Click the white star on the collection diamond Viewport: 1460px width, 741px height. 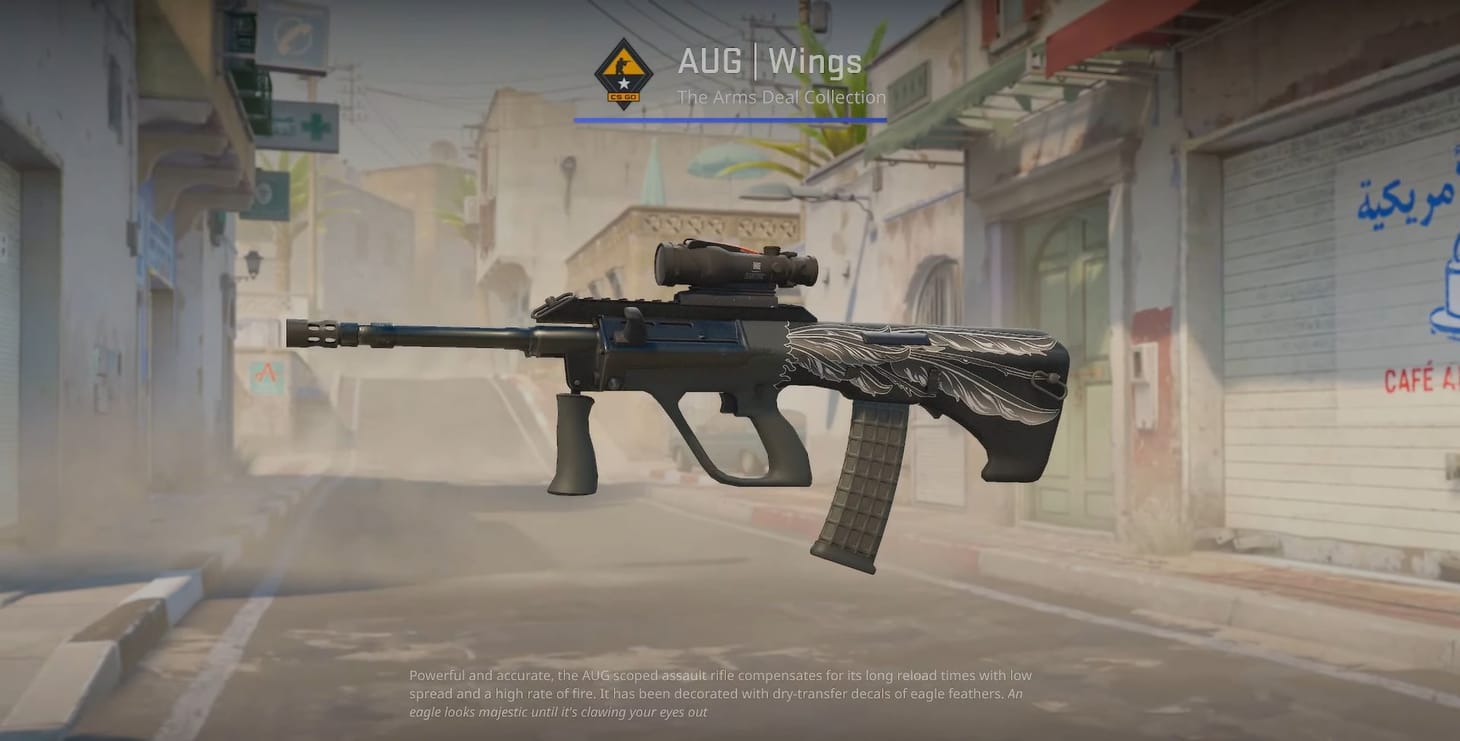(x=624, y=82)
